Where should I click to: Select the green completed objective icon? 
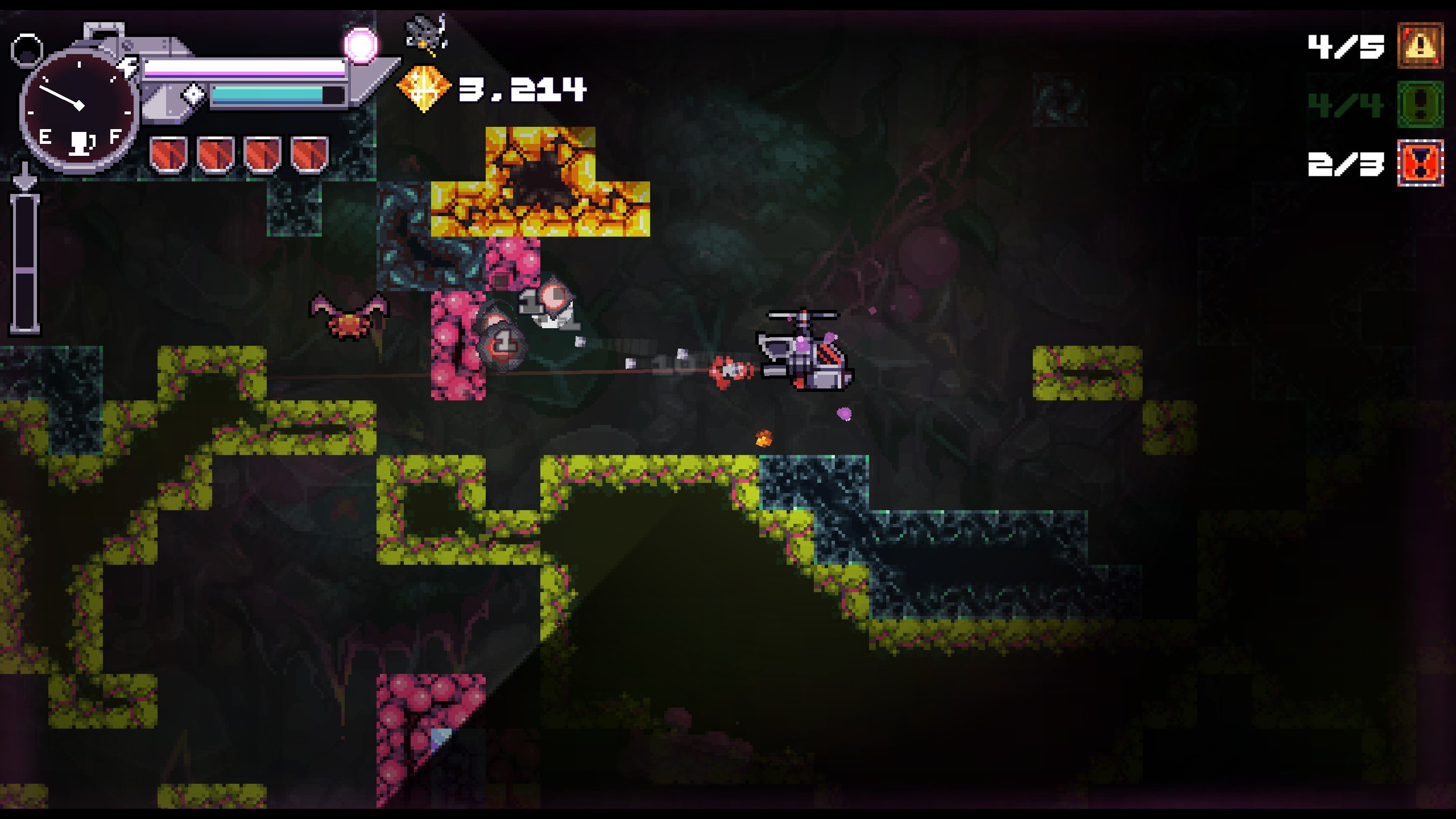tap(1420, 105)
